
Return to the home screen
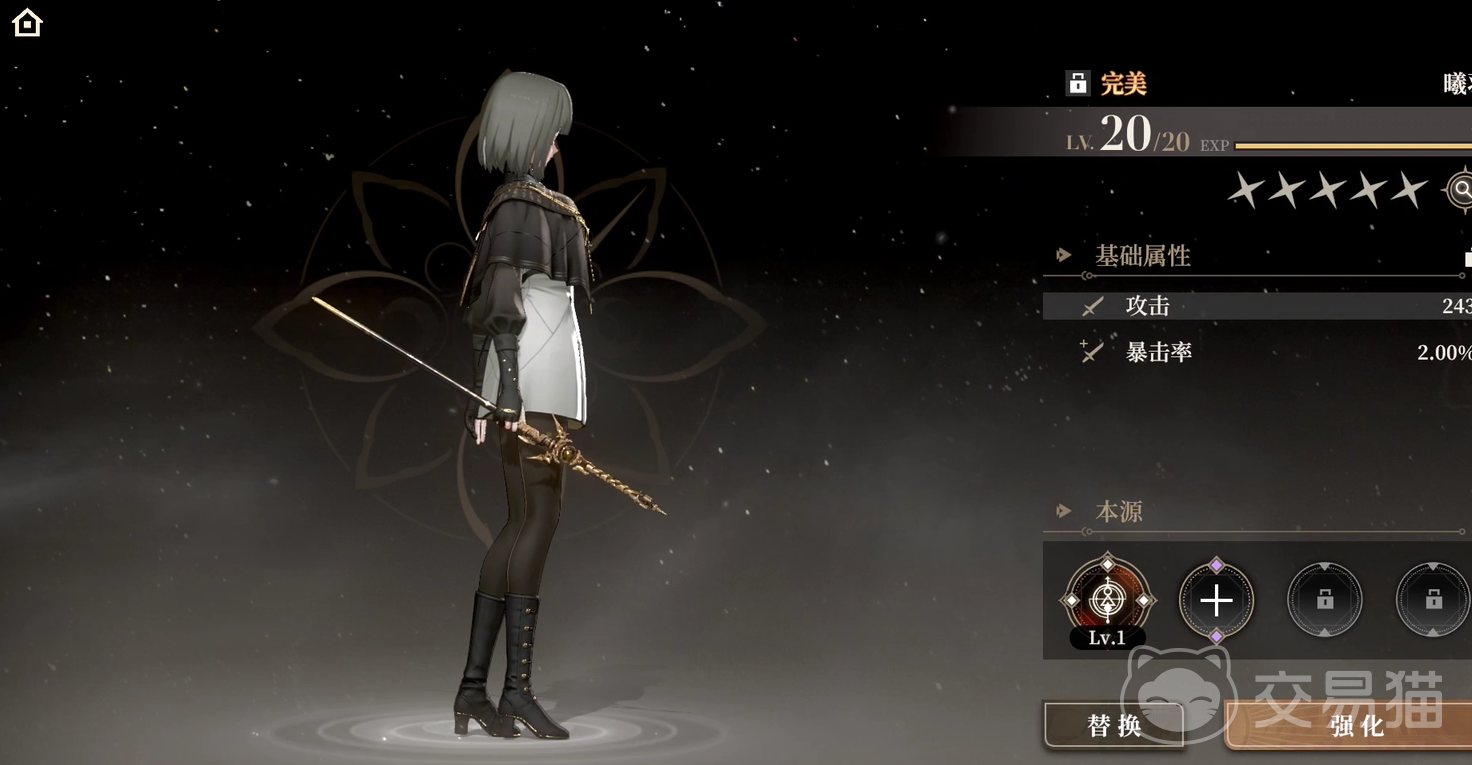click(27, 22)
